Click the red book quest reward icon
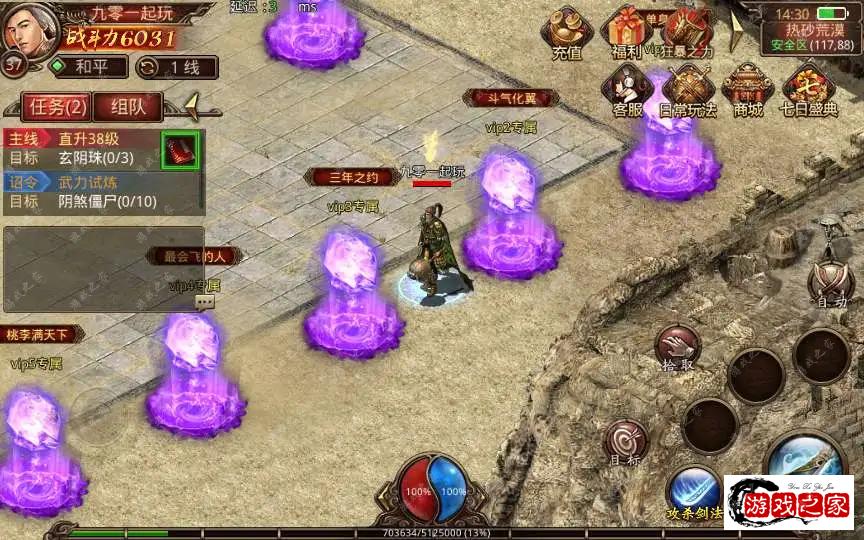The height and width of the screenshot is (540, 864). click(180, 151)
